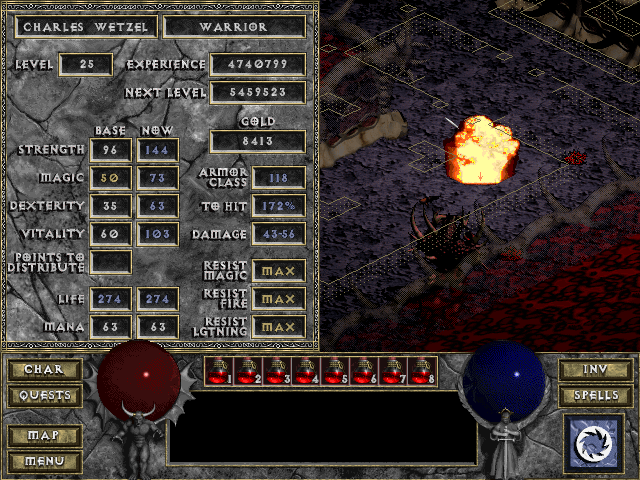The image size is (640, 480).
Task: Close the character sheet with the CHAR button
Action: [45, 370]
